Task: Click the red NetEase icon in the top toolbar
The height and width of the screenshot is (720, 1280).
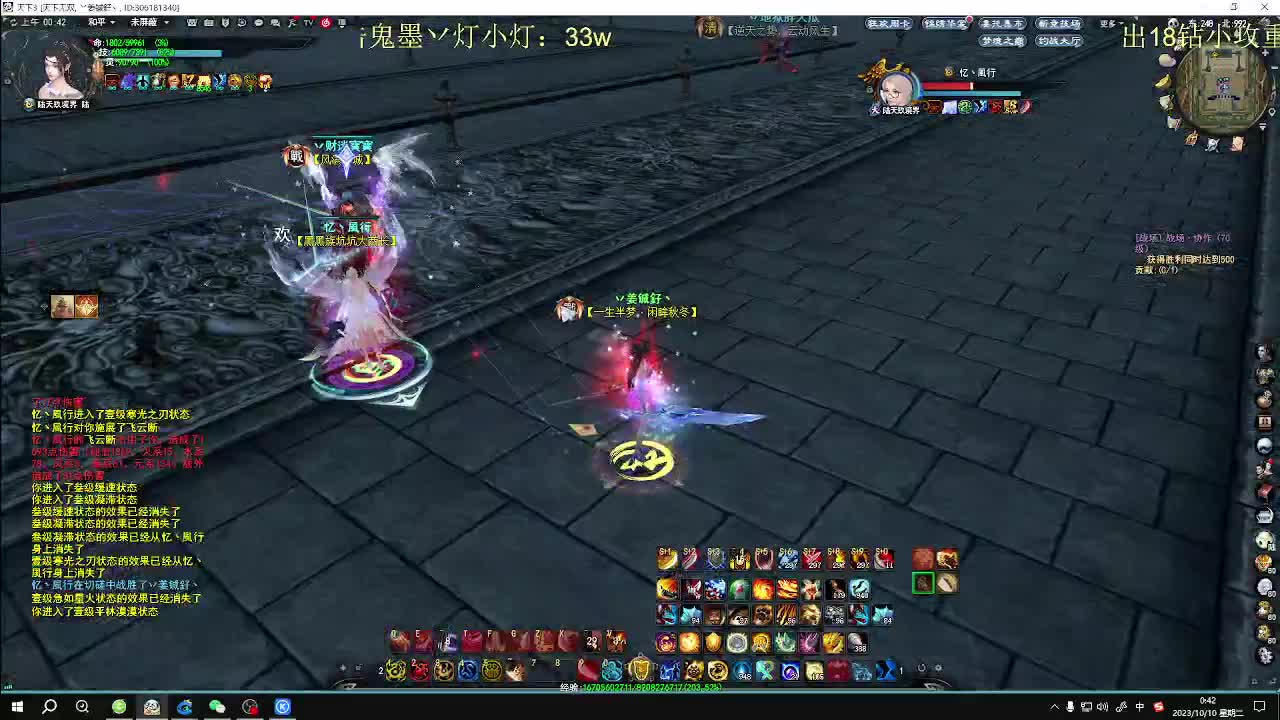Action: (x=325, y=23)
